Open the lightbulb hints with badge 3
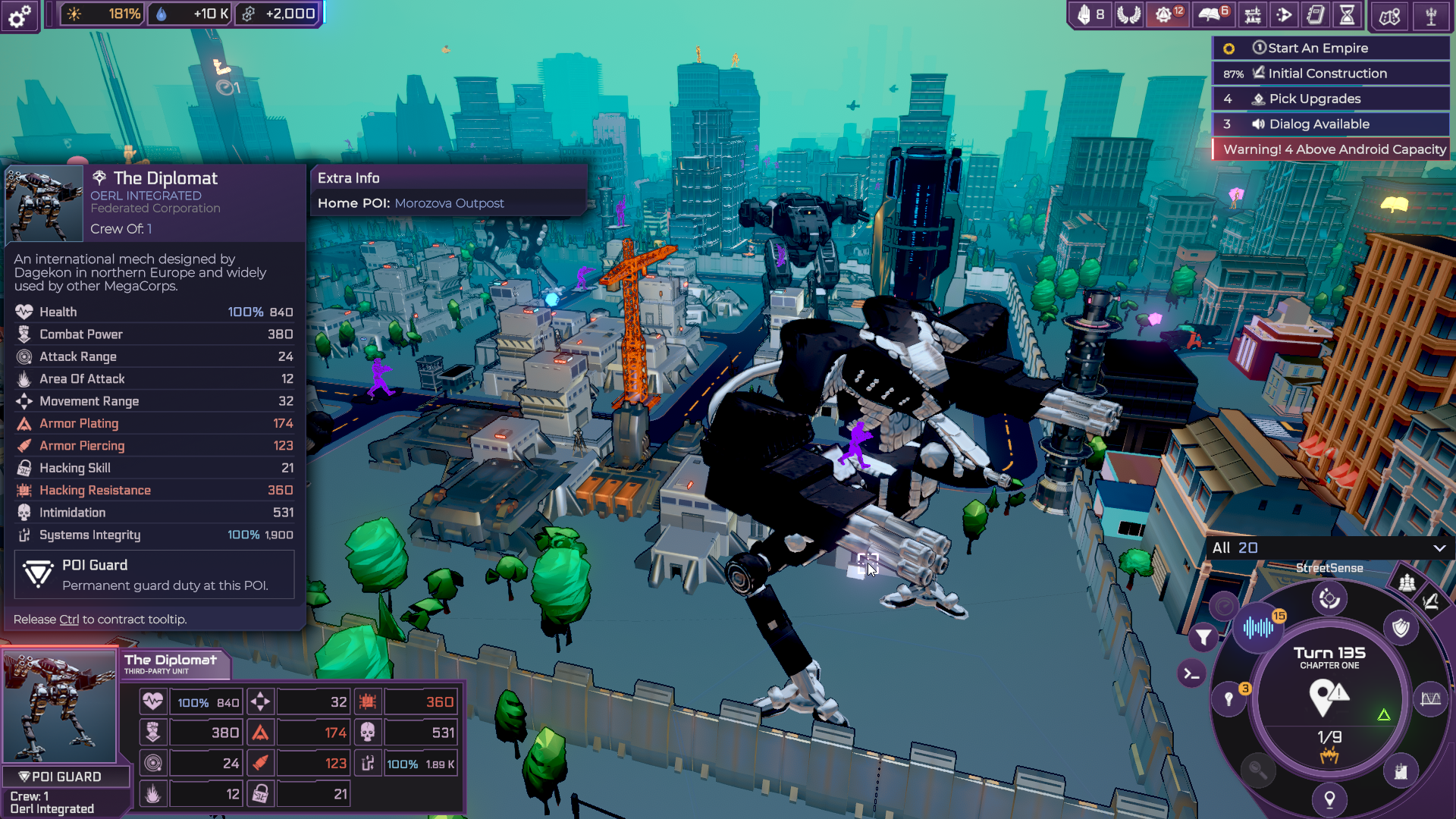1456x819 pixels. coord(1230,698)
